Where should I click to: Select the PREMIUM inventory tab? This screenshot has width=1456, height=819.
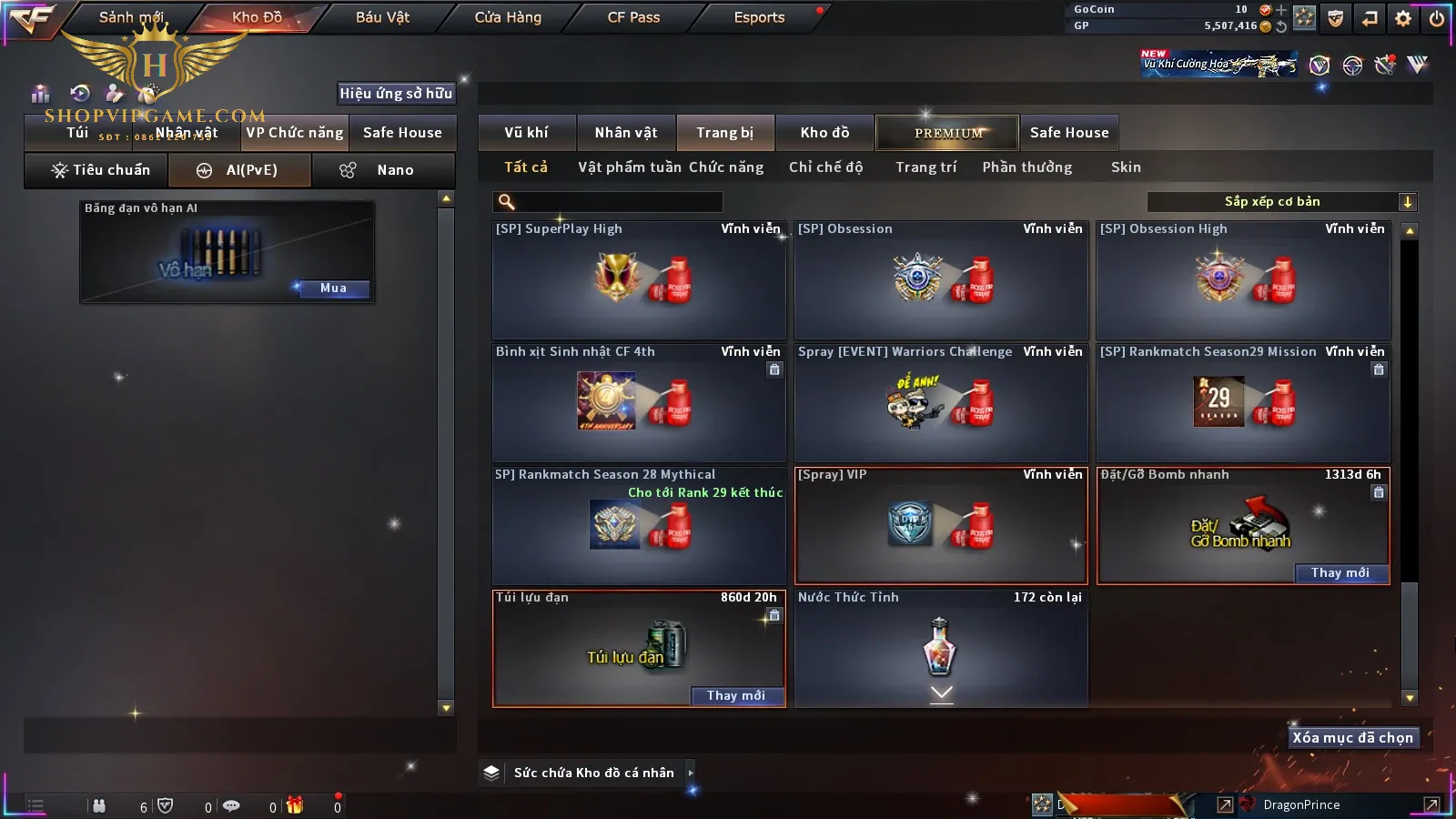(x=948, y=133)
